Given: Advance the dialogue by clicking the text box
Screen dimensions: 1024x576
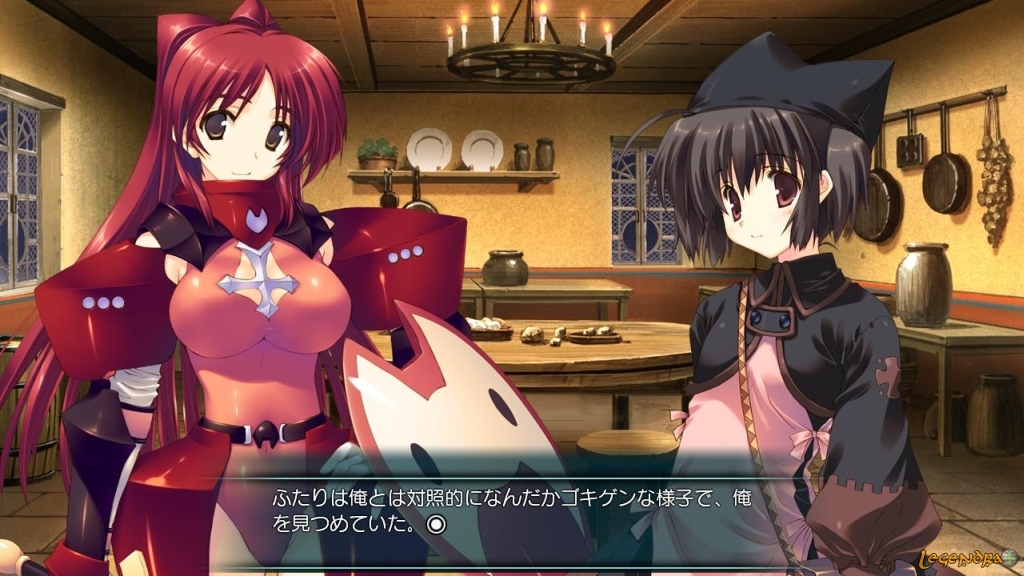Looking at the screenshot, I should tap(600, 510).
